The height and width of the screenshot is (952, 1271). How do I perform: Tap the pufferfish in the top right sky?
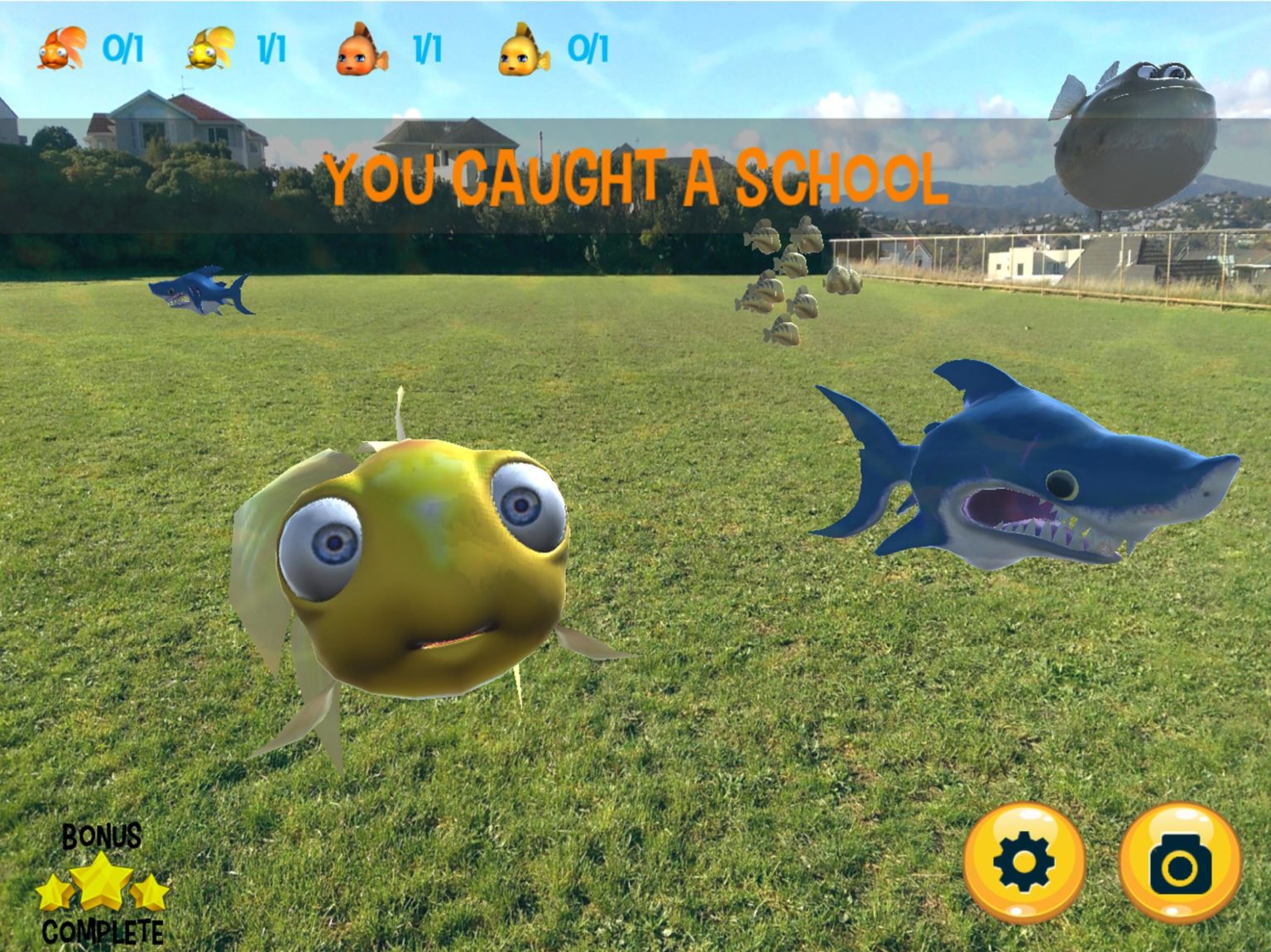1134,141
